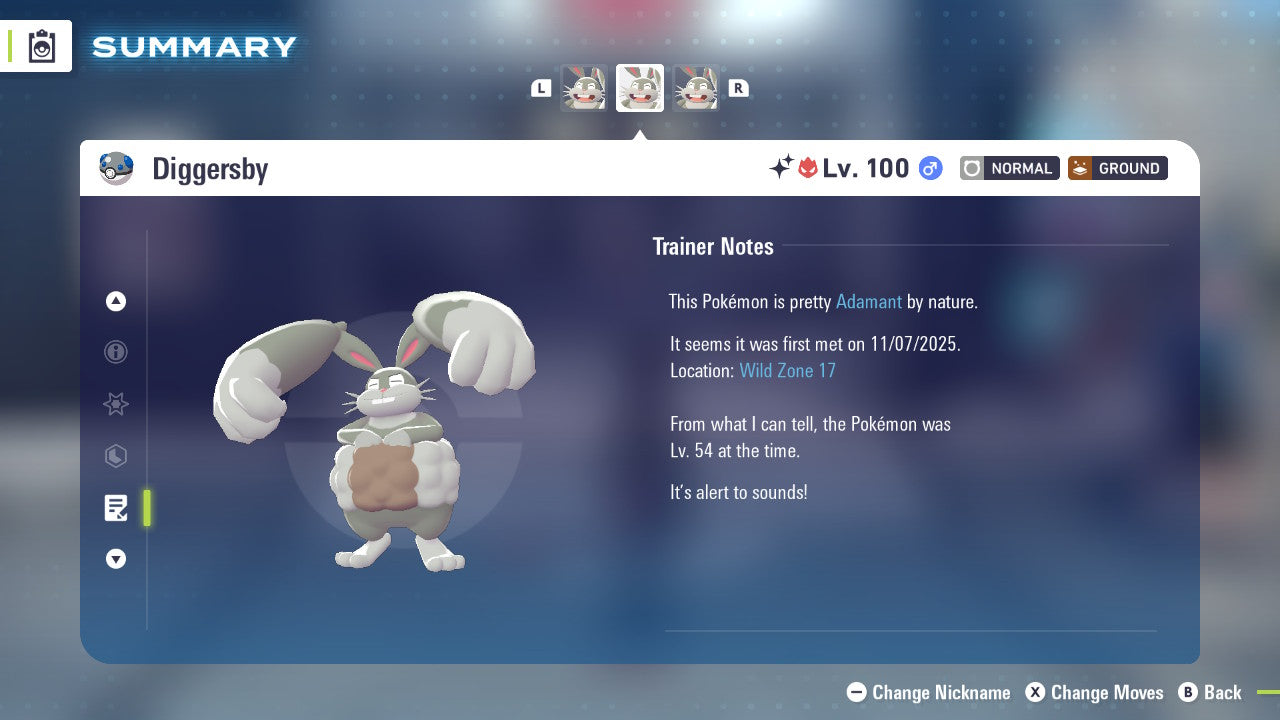The height and width of the screenshot is (720, 1280).
Task: Click the male gender symbol
Action: pyautogui.click(x=929, y=168)
